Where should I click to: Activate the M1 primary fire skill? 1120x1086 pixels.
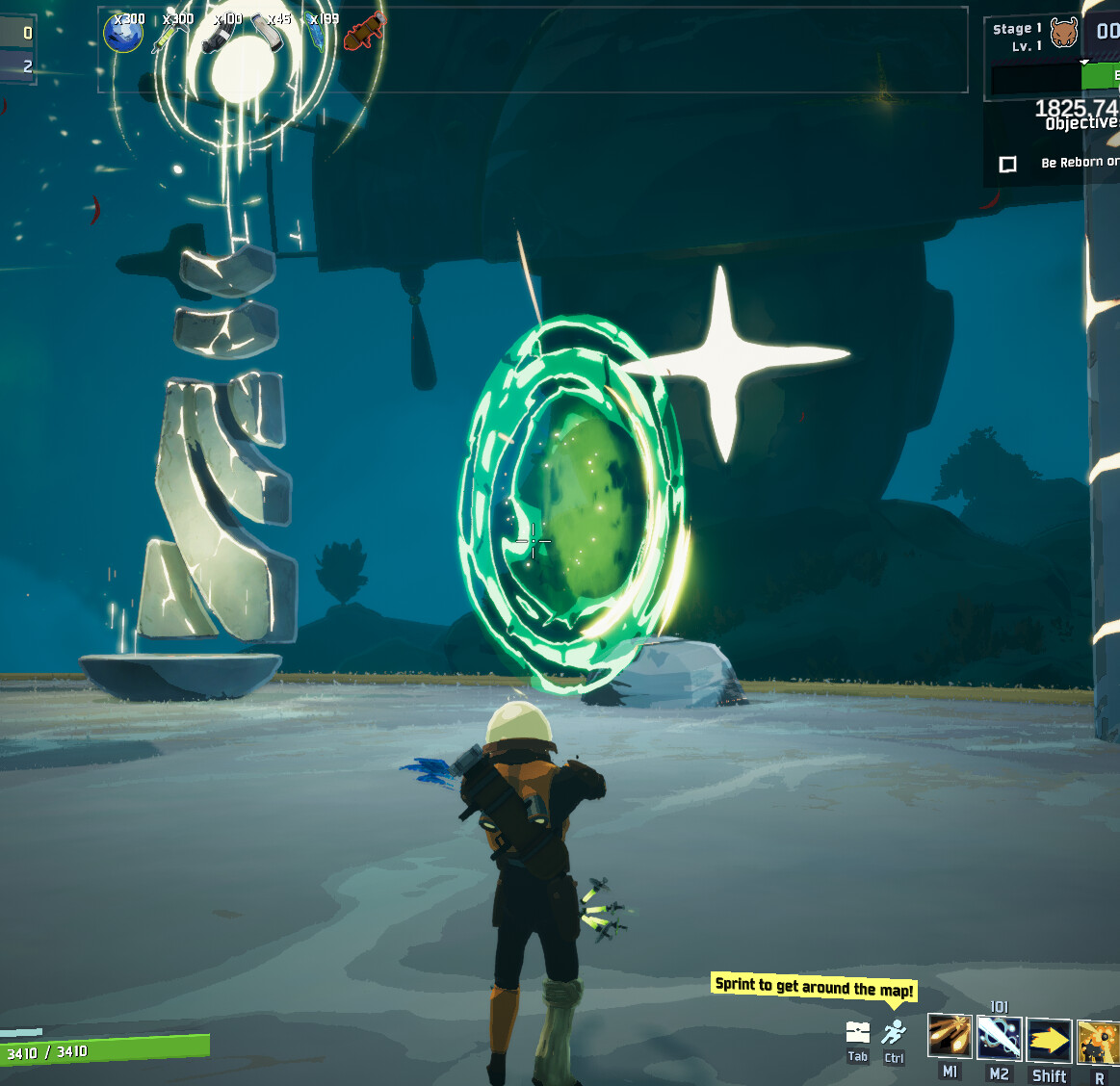click(x=950, y=1037)
